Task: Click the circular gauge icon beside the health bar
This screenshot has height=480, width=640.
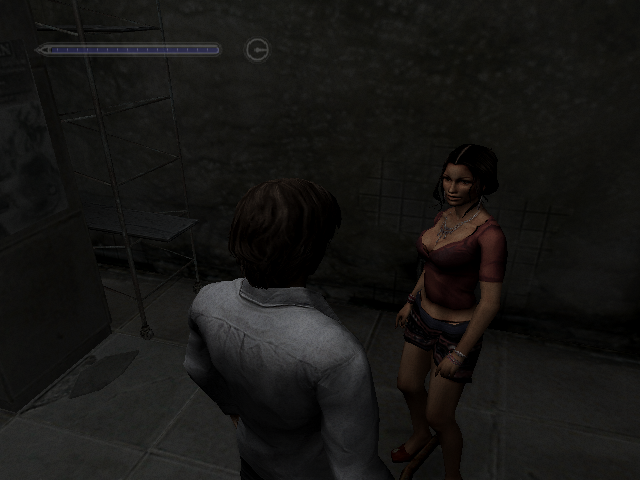Action: pos(257,49)
